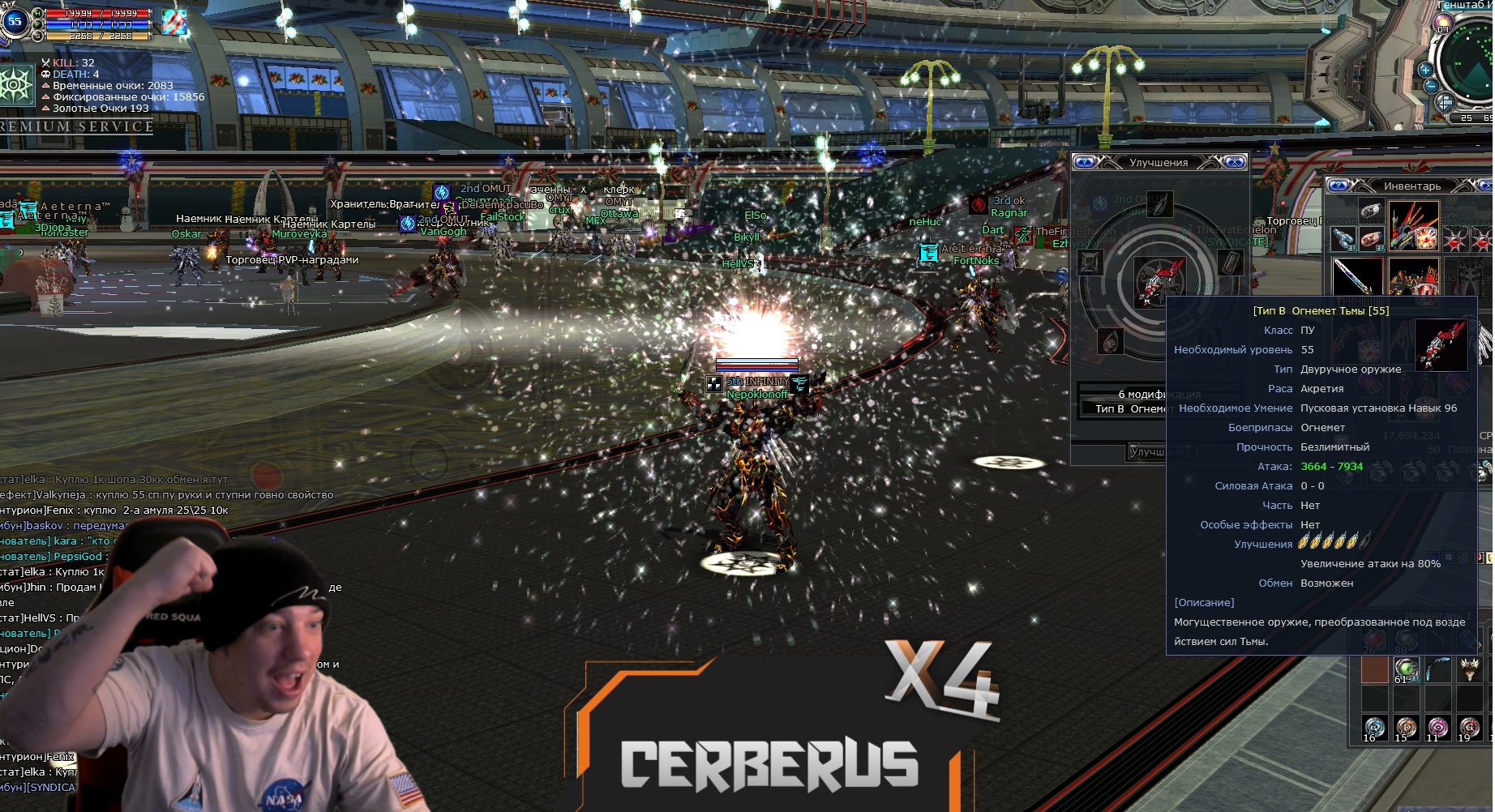Select the pink talic stack of 11
1495x812 pixels.
click(1437, 729)
